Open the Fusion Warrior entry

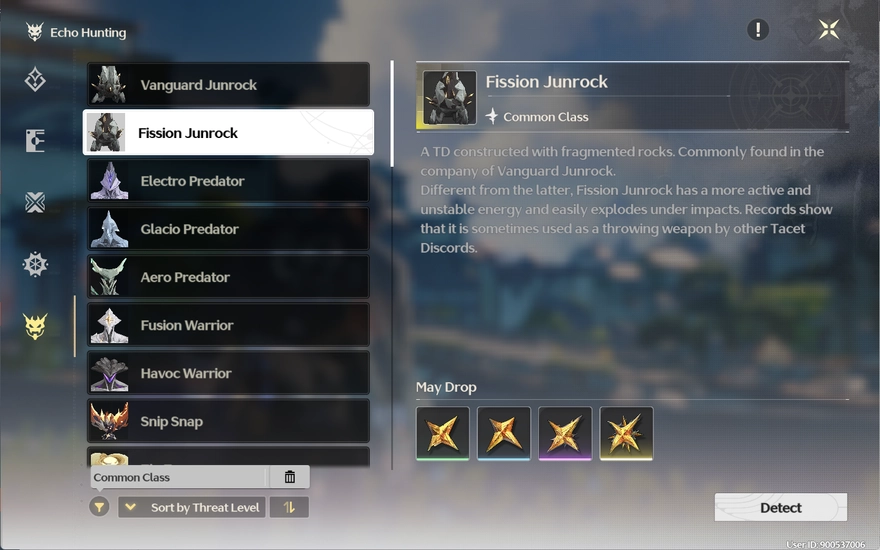[228, 325]
